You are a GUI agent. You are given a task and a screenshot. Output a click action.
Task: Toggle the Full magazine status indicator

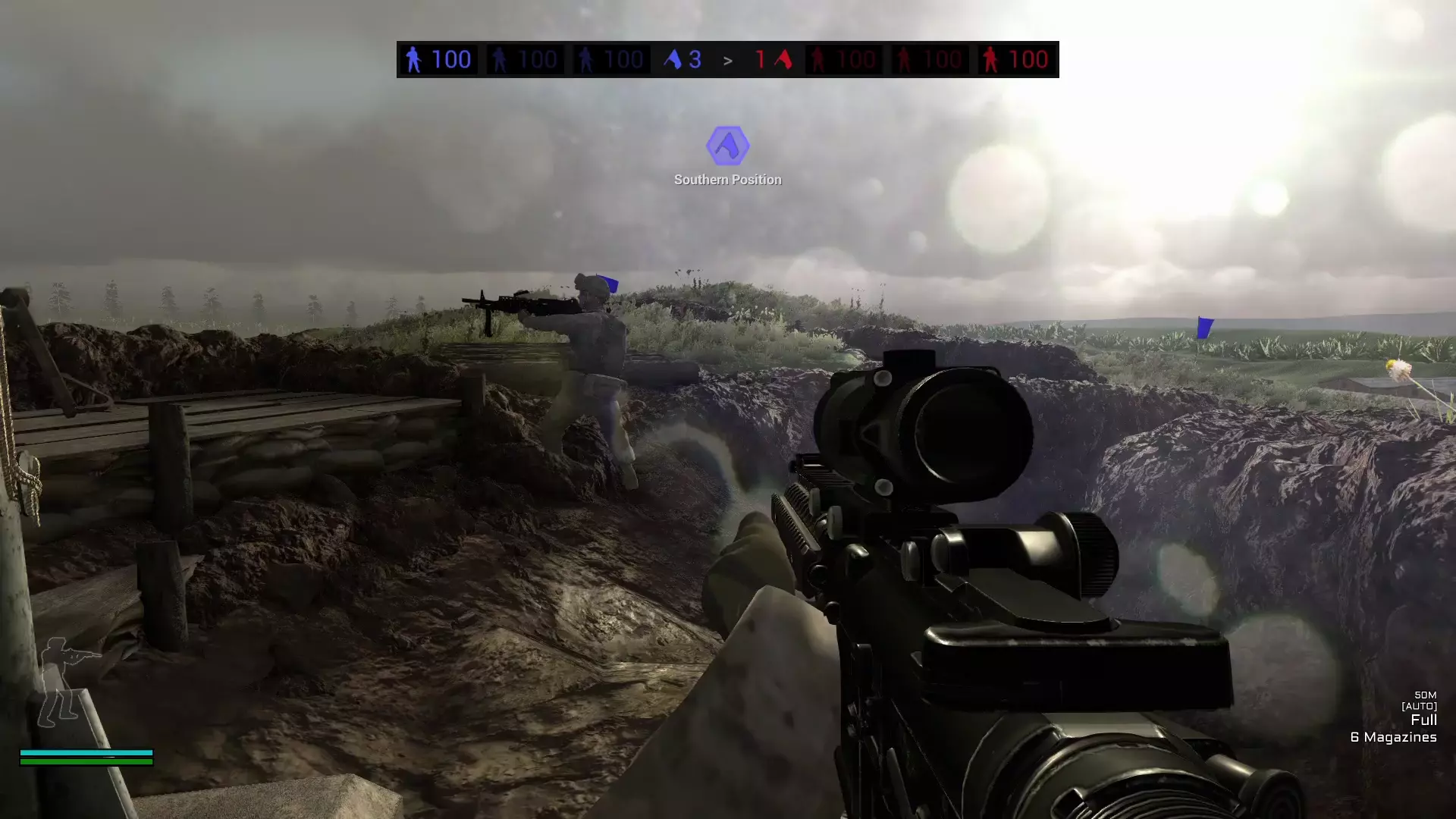tap(1424, 720)
